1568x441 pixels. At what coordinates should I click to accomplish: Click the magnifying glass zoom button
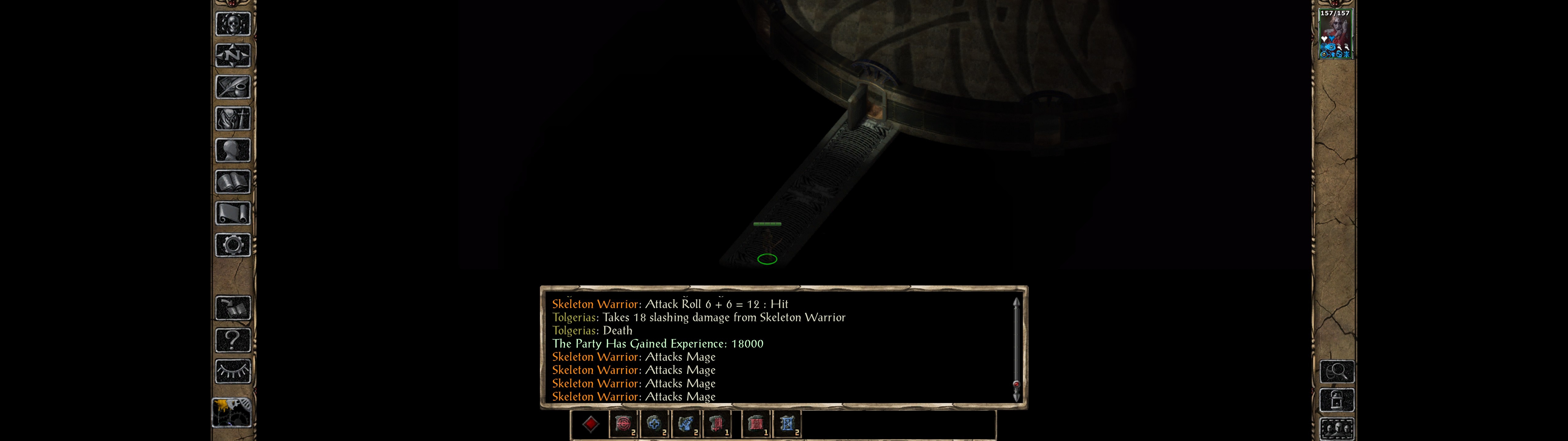point(1337,371)
